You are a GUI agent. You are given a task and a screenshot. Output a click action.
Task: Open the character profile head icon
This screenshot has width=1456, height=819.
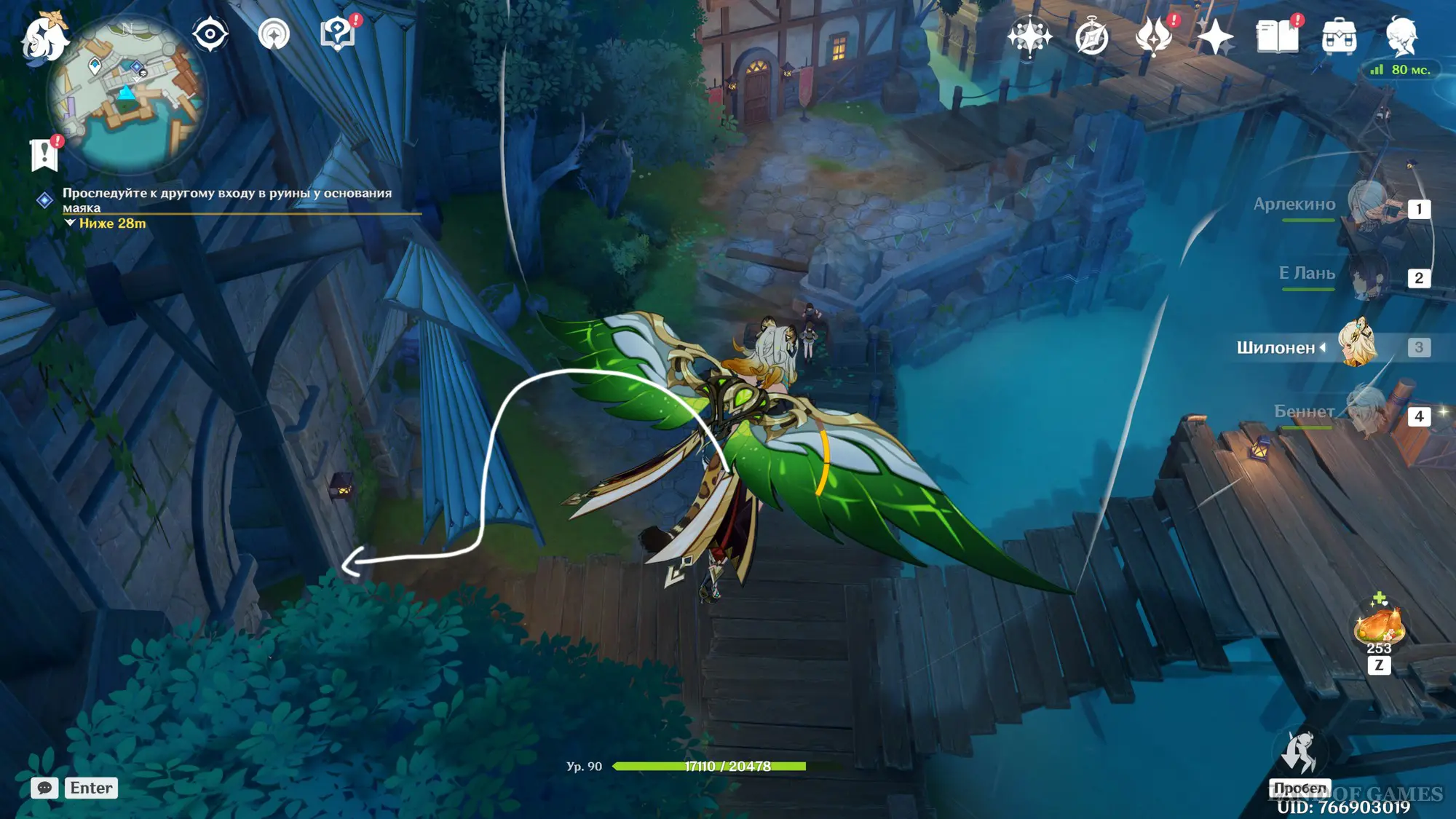(1401, 36)
